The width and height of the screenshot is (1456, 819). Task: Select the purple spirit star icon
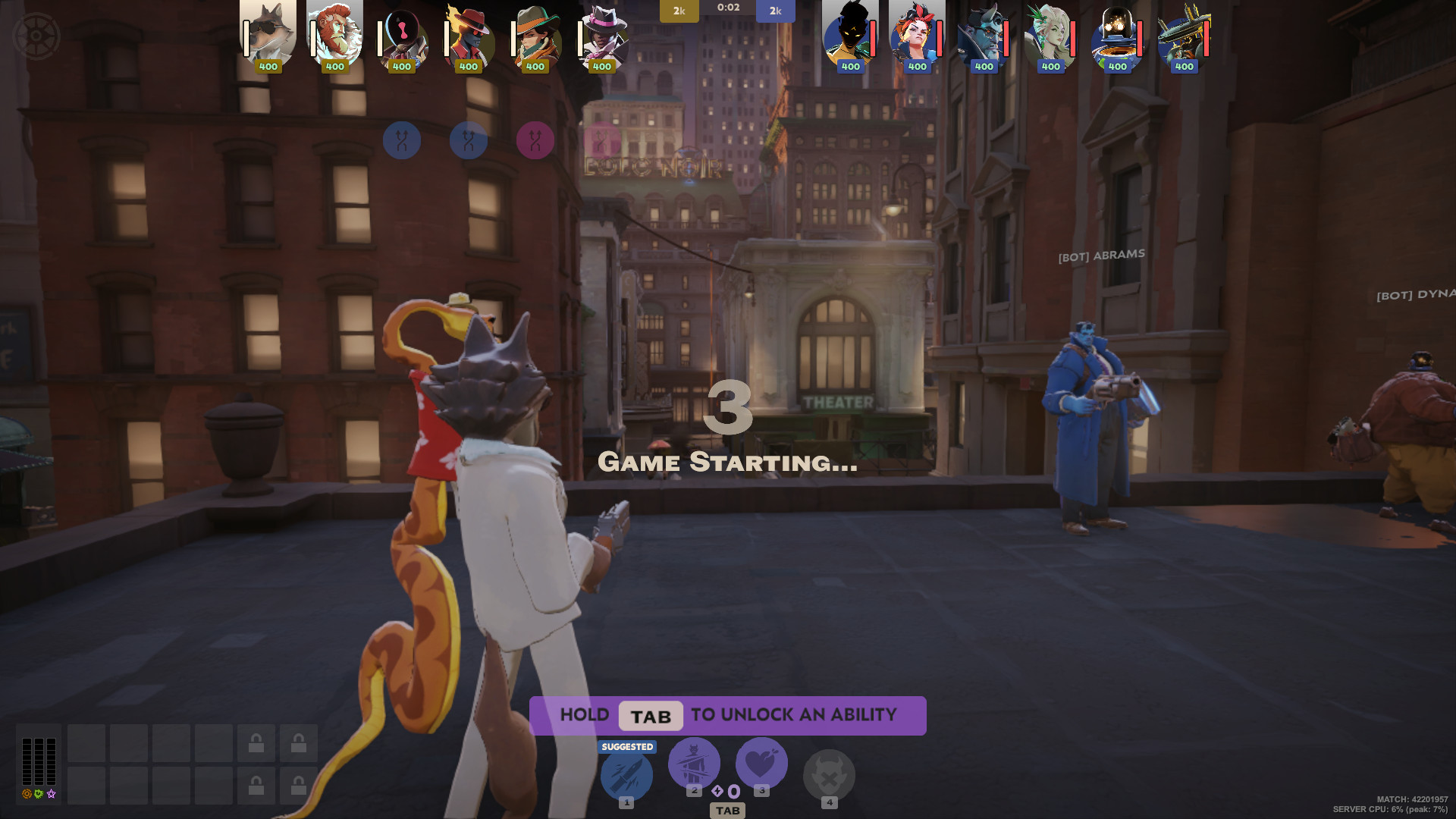click(51, 795)
